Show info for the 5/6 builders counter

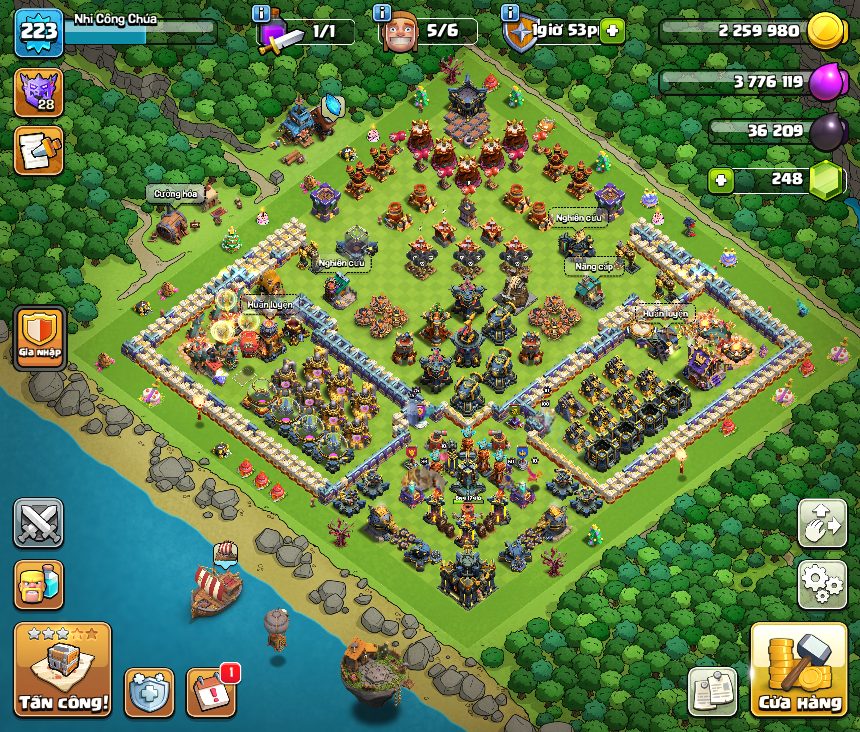click(381, 13)
